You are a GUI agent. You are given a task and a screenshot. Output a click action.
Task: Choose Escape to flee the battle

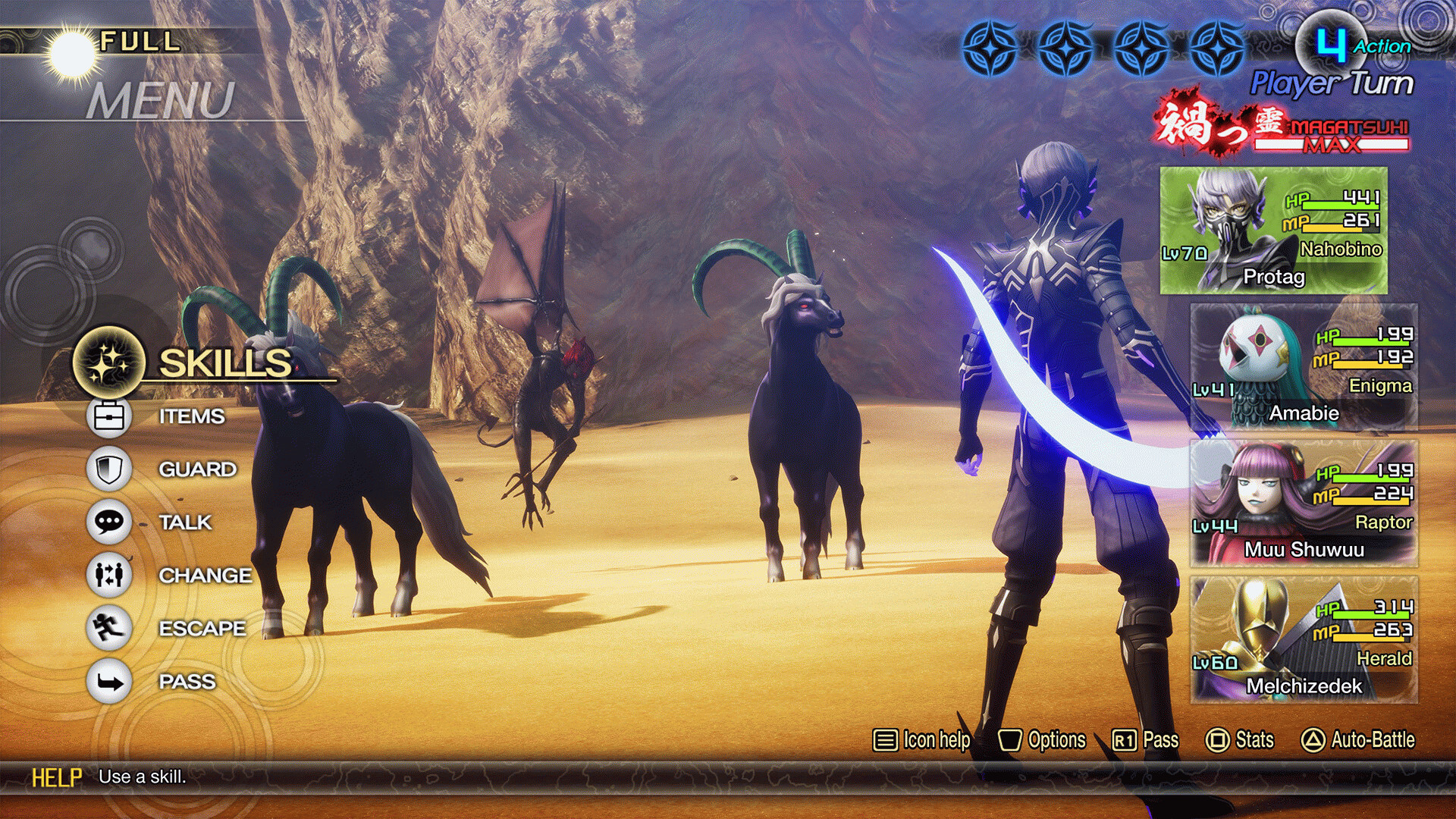coord(201,629)
